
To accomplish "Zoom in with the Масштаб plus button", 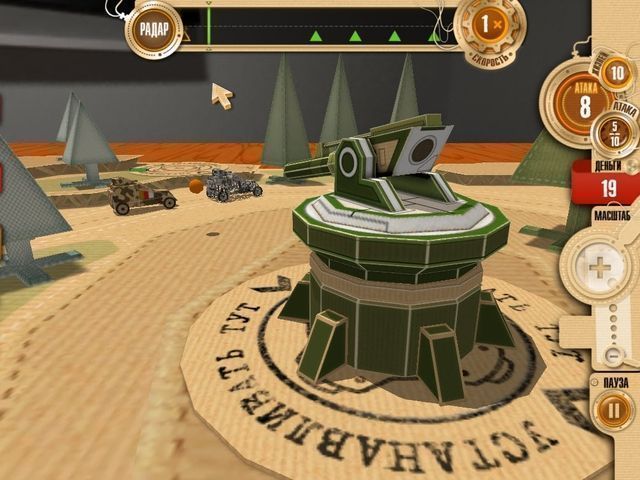I will [x=595, y=268].
